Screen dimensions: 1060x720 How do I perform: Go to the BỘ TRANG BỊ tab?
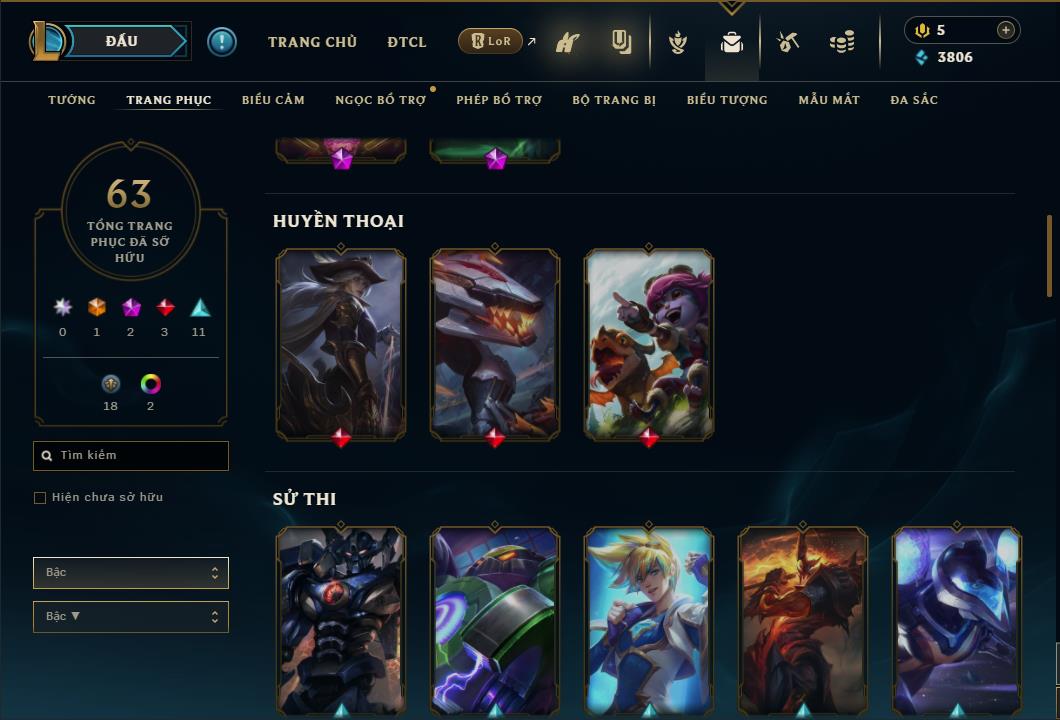tap(614, 100)
